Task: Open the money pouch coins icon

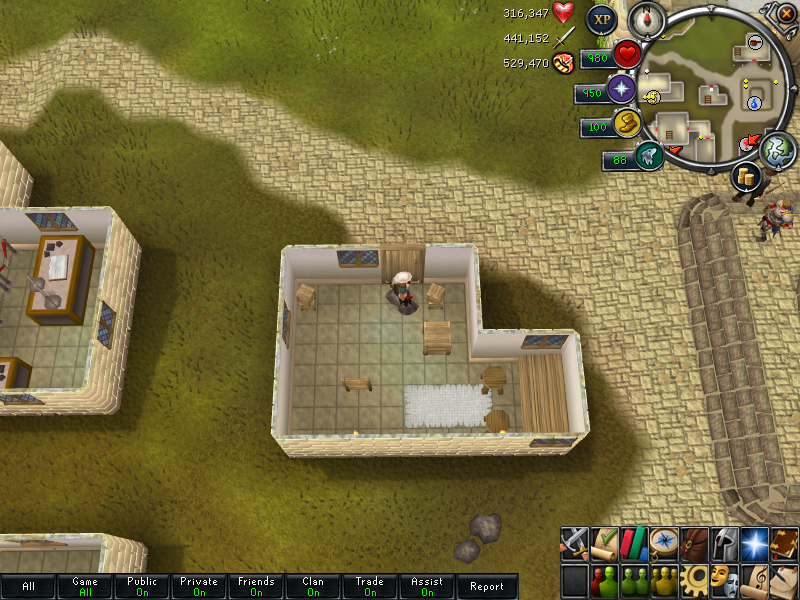Action: [x=745, y=178]
